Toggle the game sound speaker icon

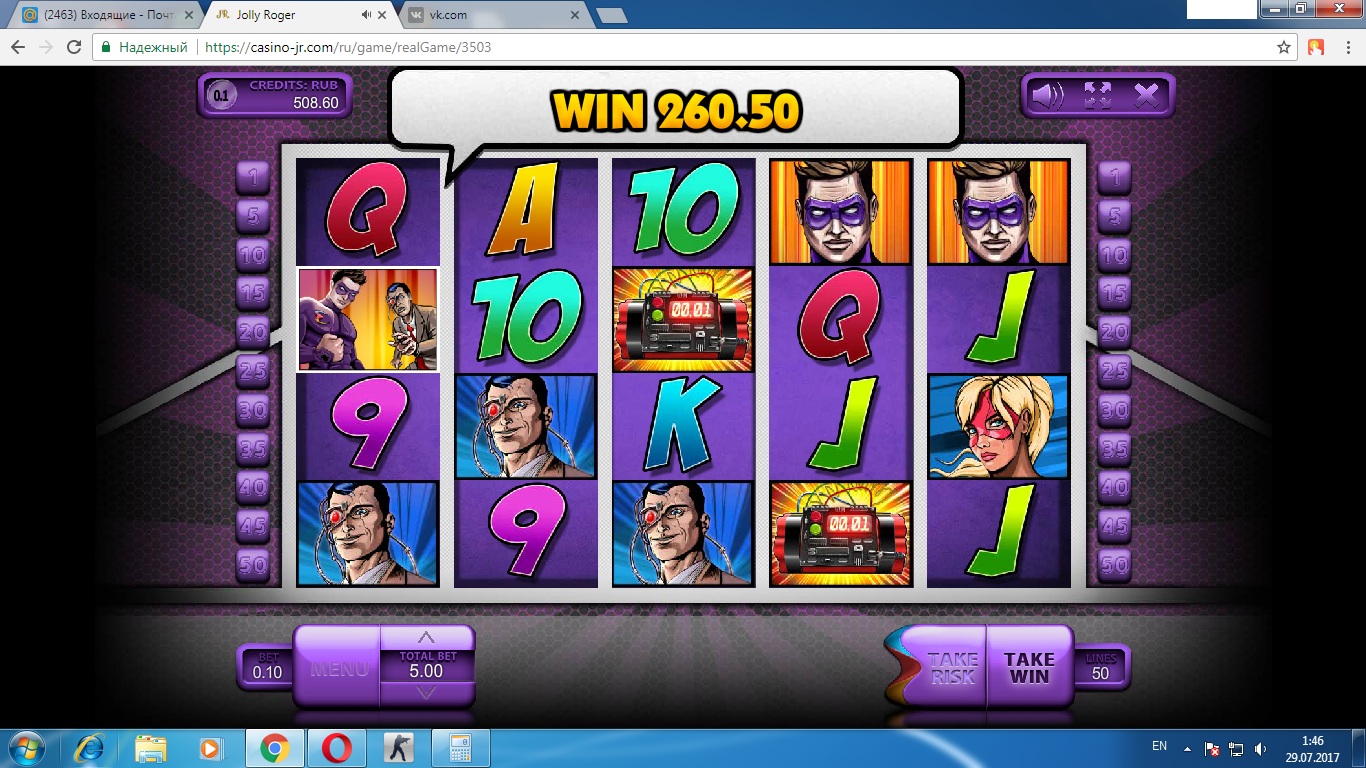point(1048,96)
